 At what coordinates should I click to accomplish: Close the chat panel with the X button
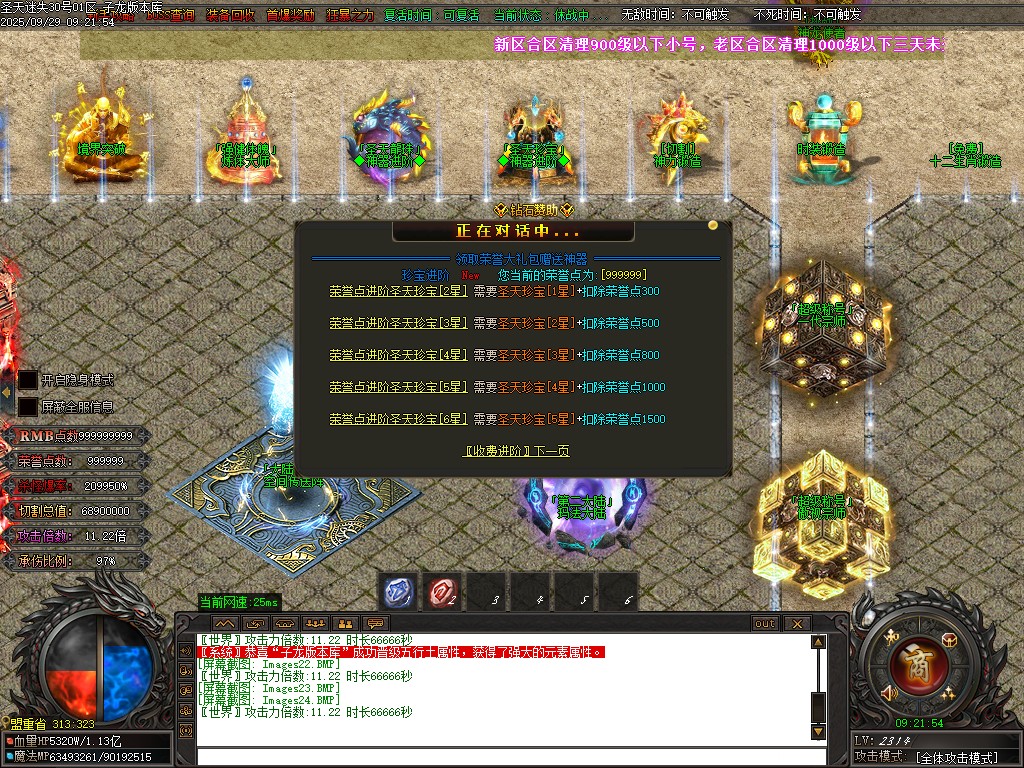coord(797,623)
